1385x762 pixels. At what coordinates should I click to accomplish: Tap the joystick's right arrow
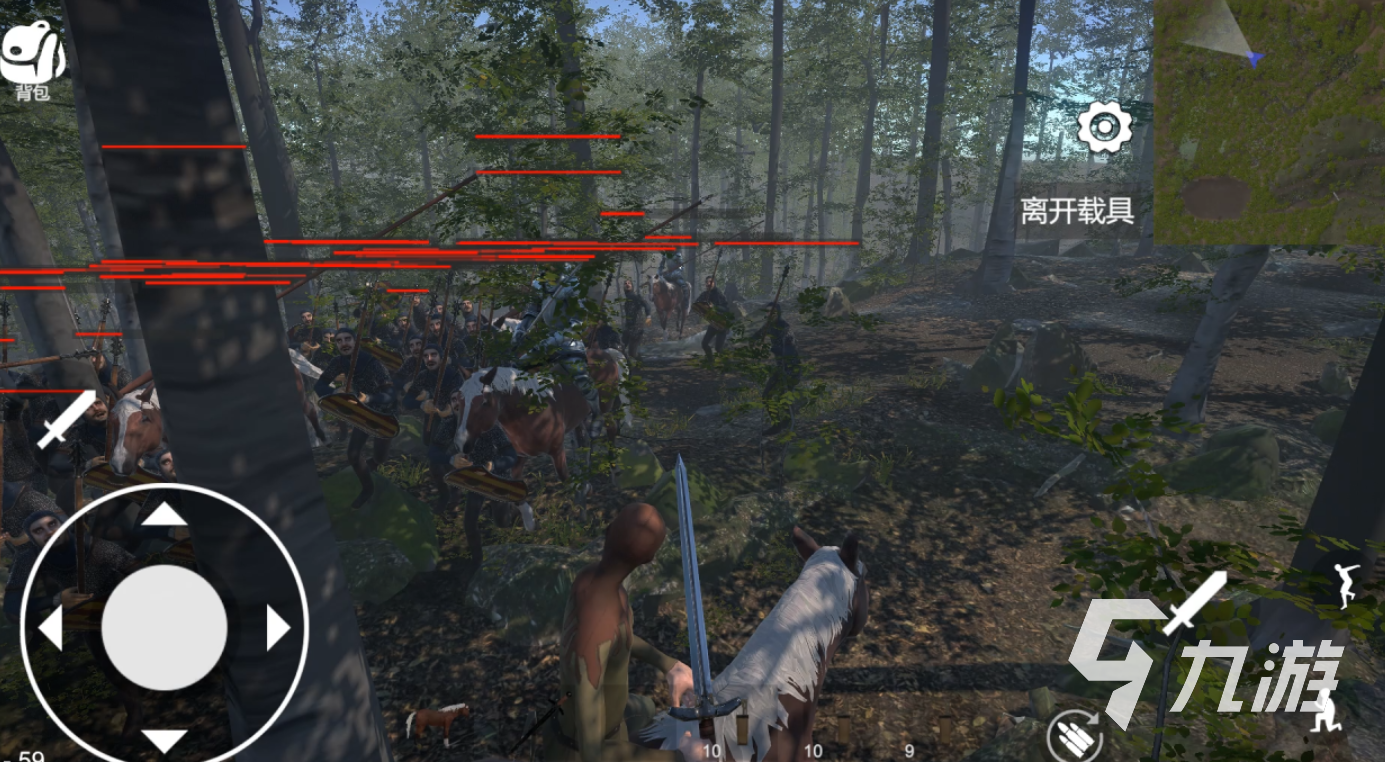(x=277, y=628)
